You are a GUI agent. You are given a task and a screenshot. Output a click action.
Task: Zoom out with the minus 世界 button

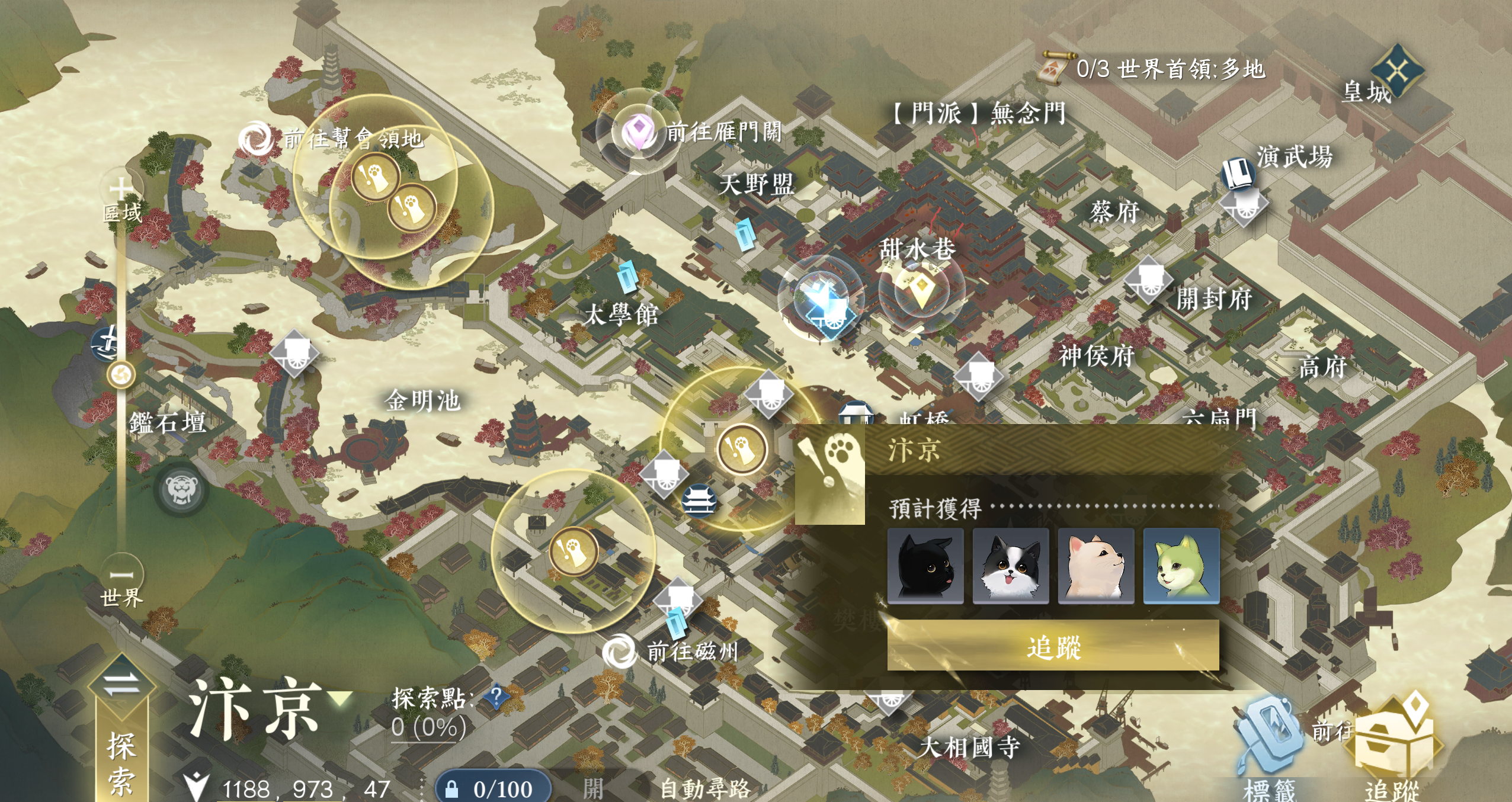pyautogui.click(x=122, y=574)
